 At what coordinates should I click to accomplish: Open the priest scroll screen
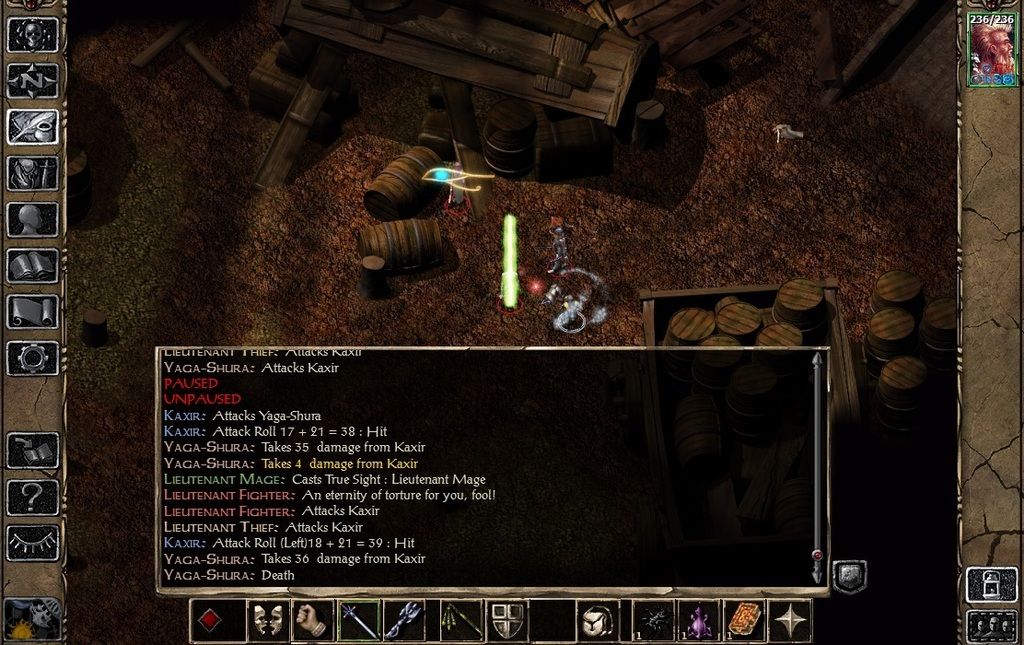tap(33, 311)
